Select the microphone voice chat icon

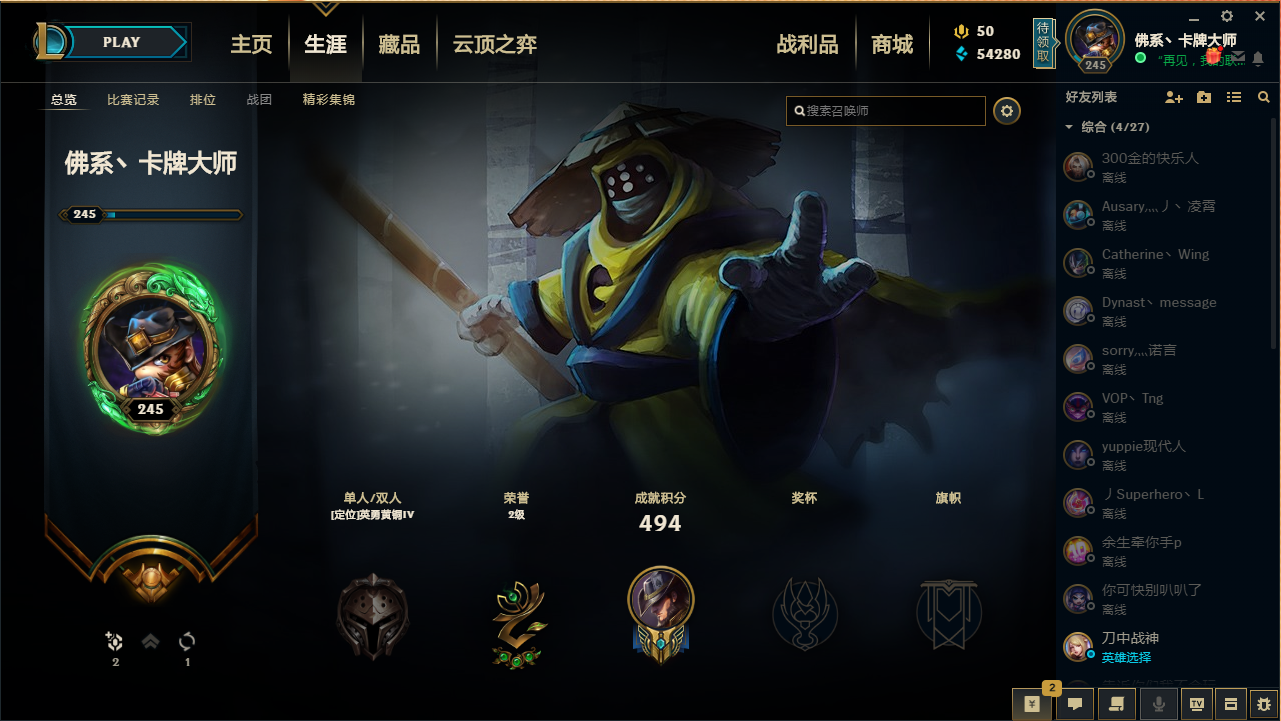click(1157, 704)
